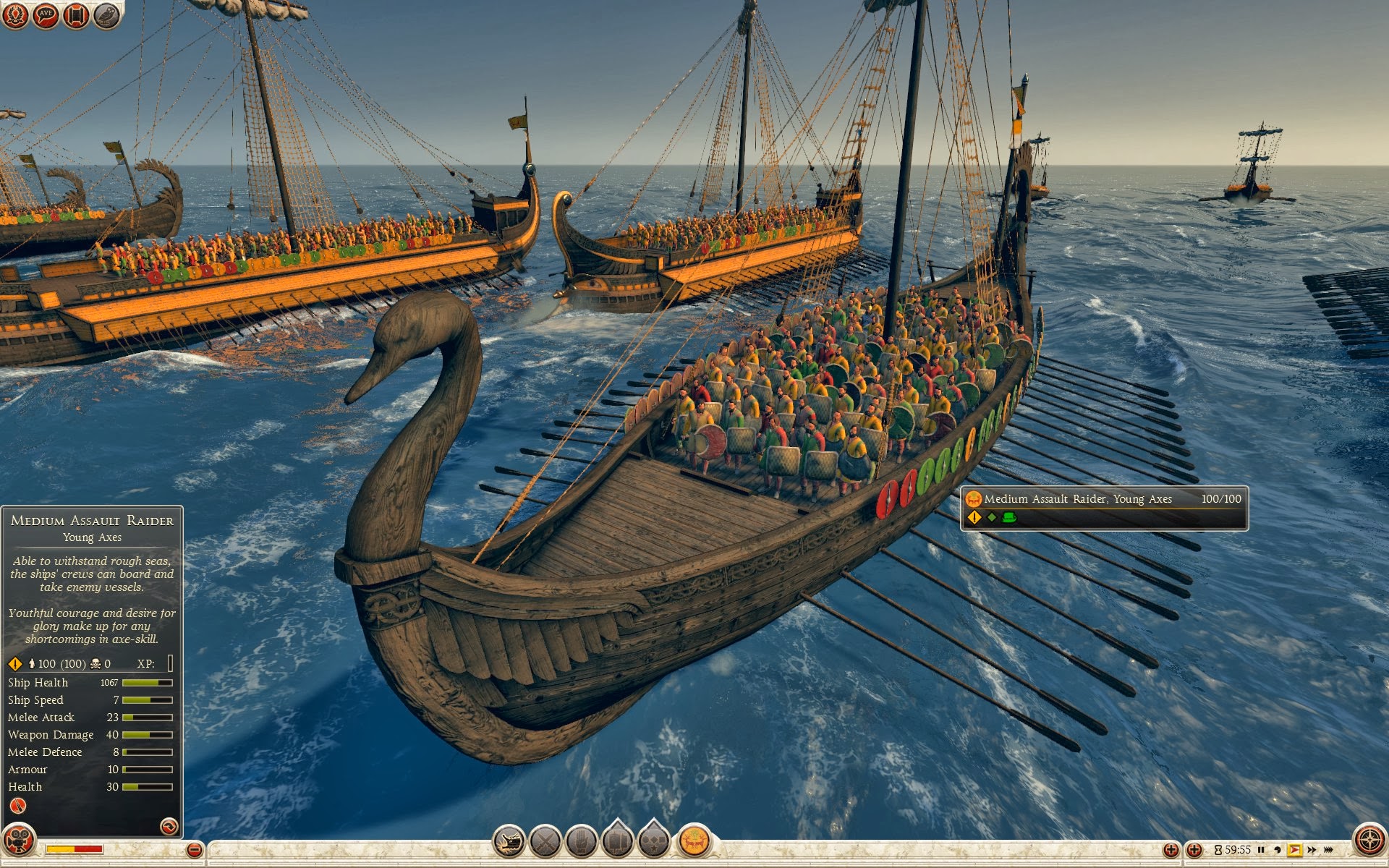Toggle the crossed swords melee mode button

tap(545, 841)
